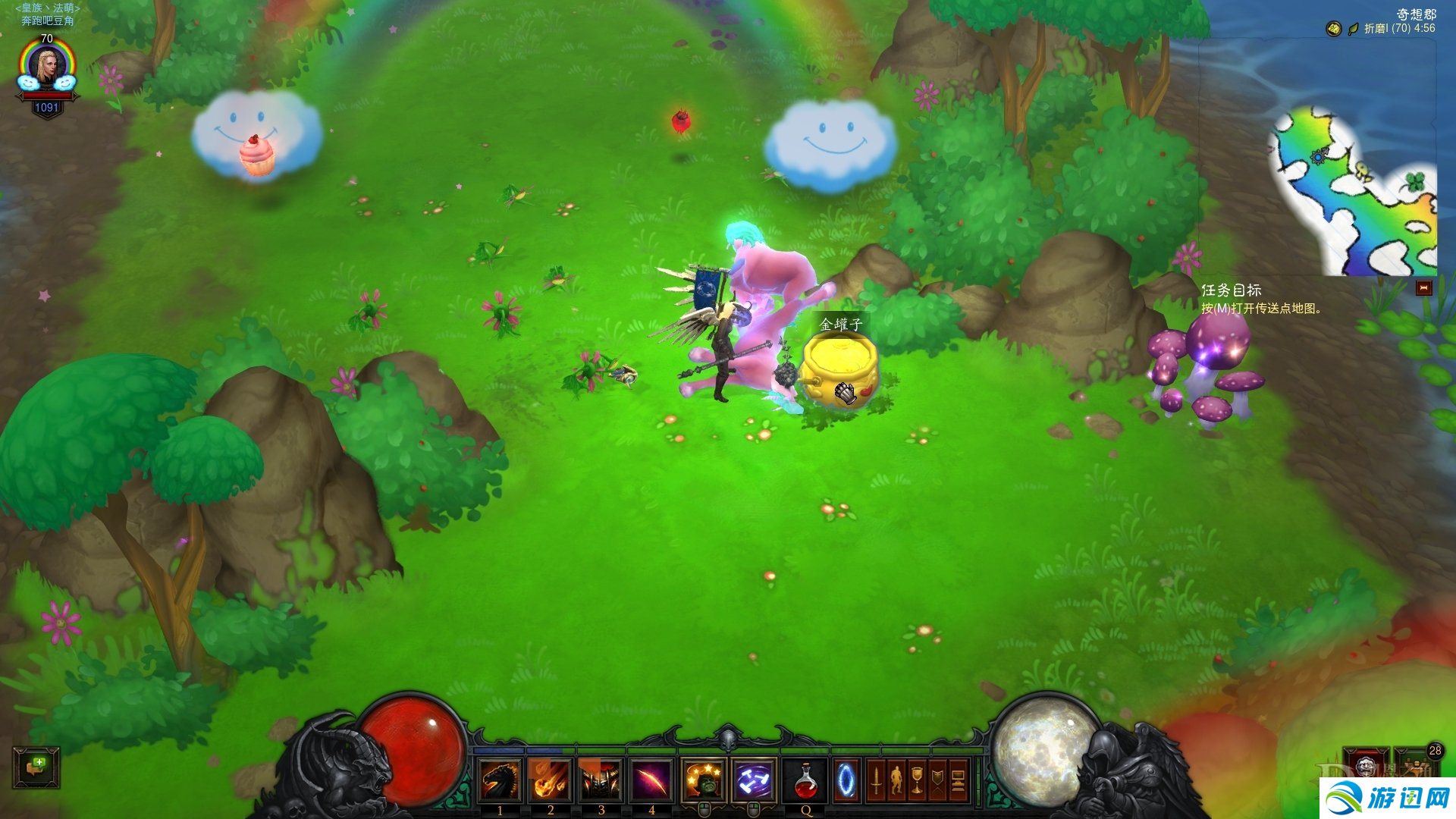Open the red lion crest button

click(1366, 764)
